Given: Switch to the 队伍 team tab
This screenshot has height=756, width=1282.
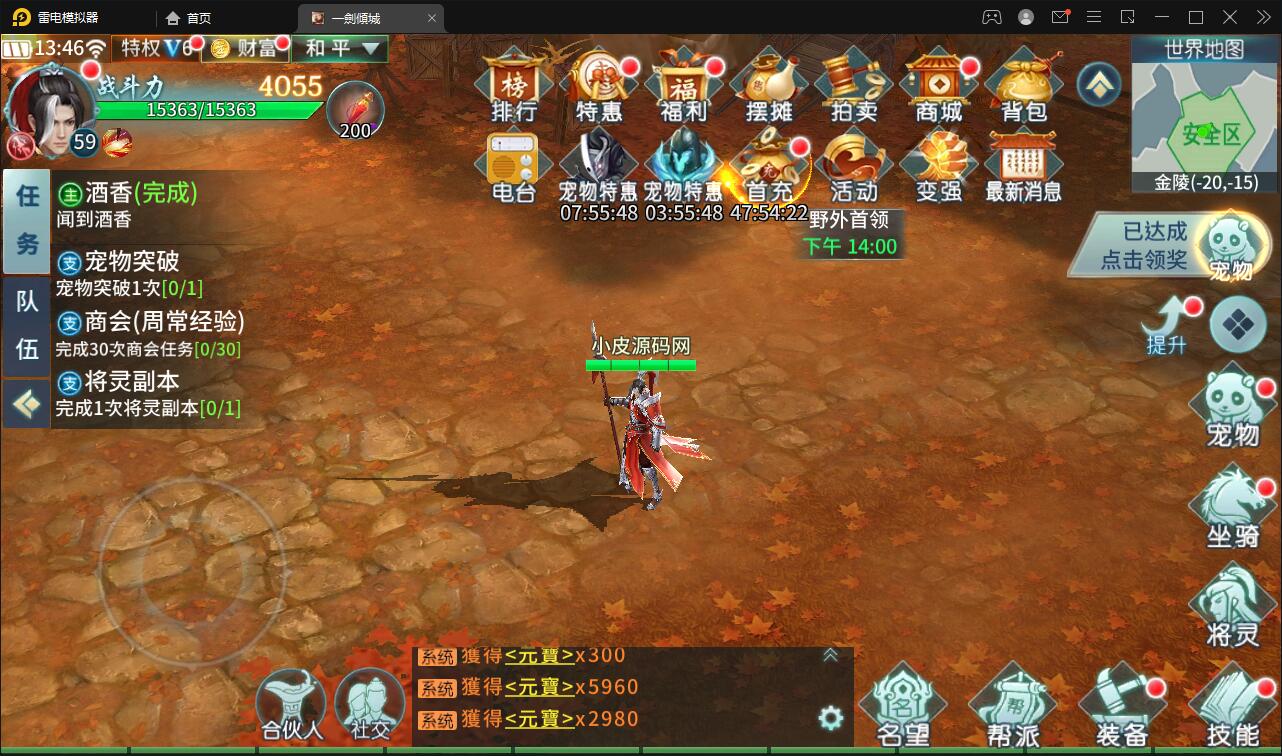Looking at the screenshot, I should tap(27, 325).
